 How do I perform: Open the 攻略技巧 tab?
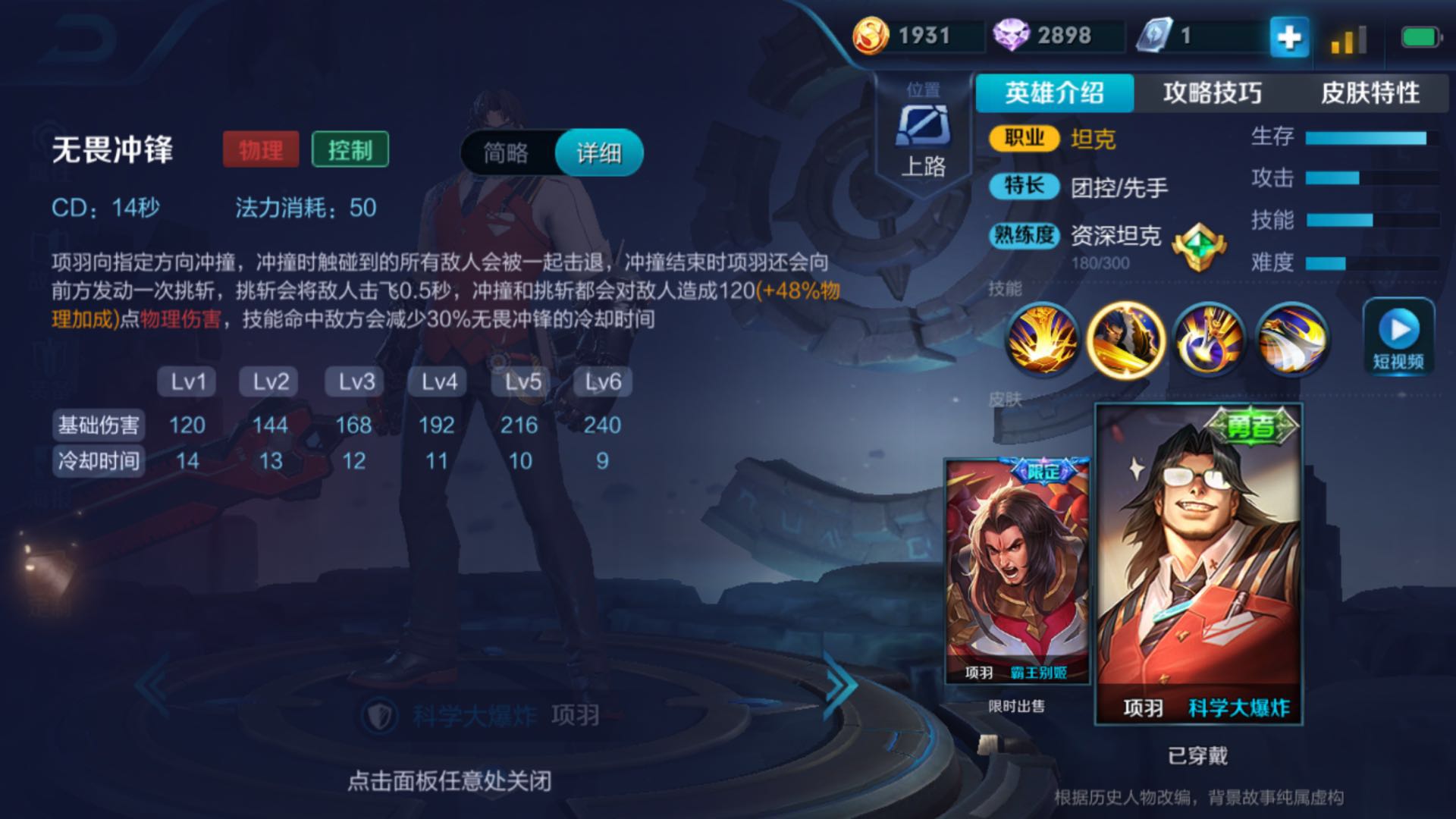click(x=1213, y=93)
